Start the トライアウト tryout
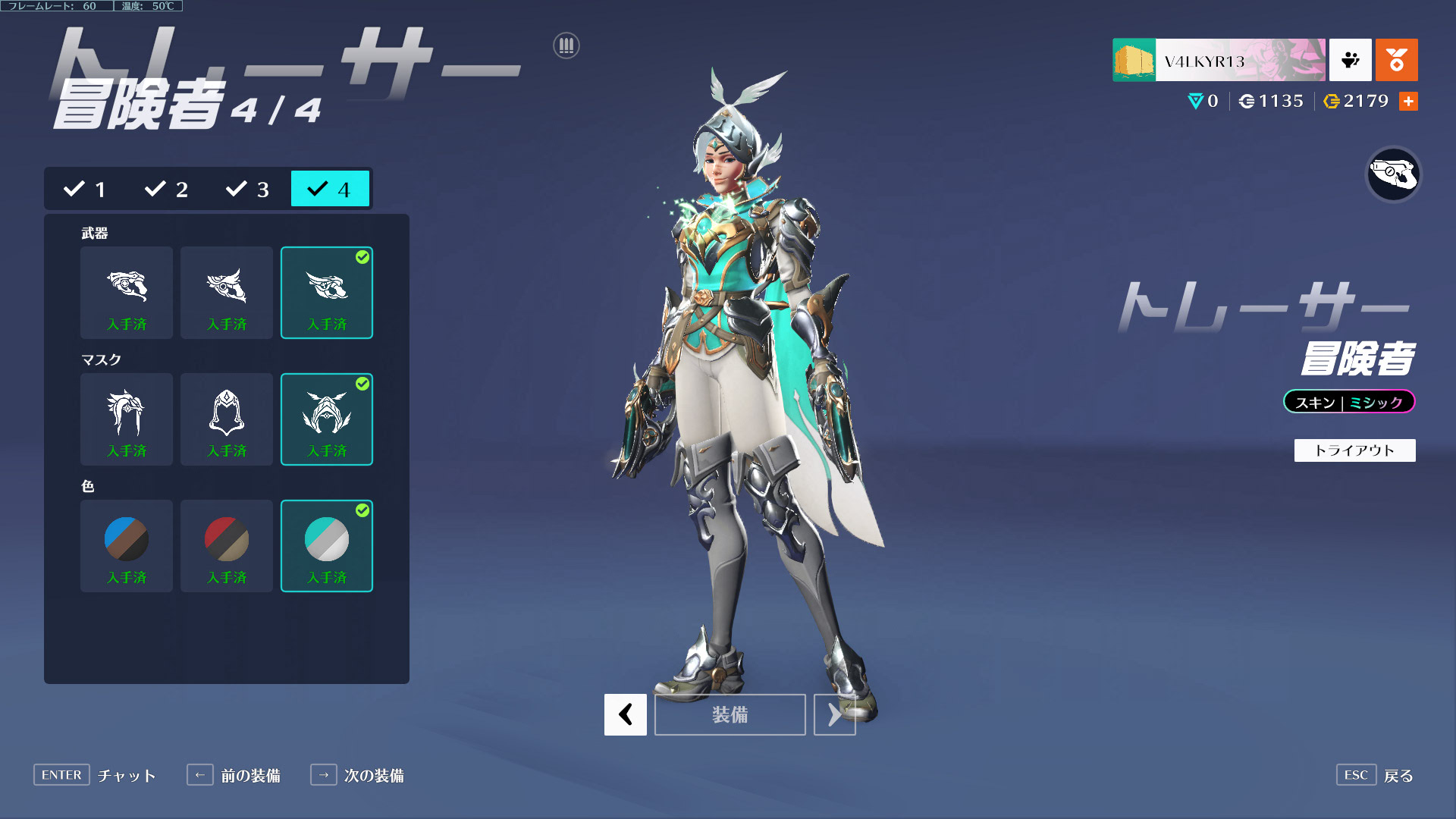Viewport: 1456px width, 819px height. (x=1354, y=450)
